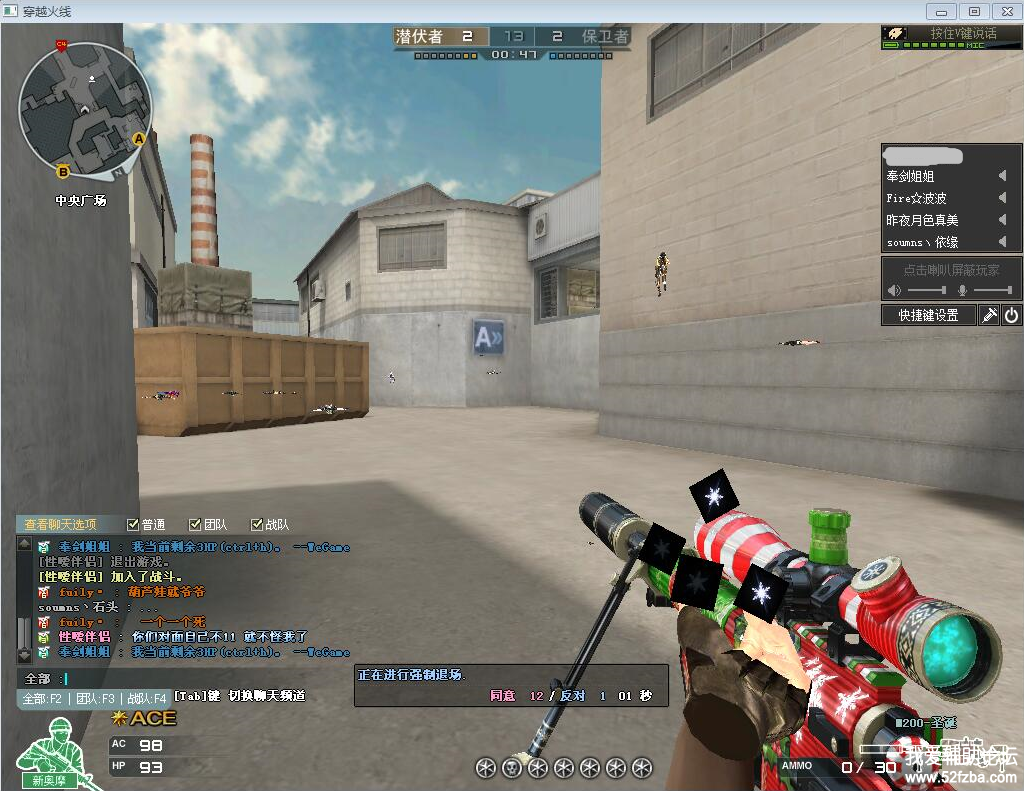
Task: Adjust the microphone volume slider
Action: pos(992,290)
